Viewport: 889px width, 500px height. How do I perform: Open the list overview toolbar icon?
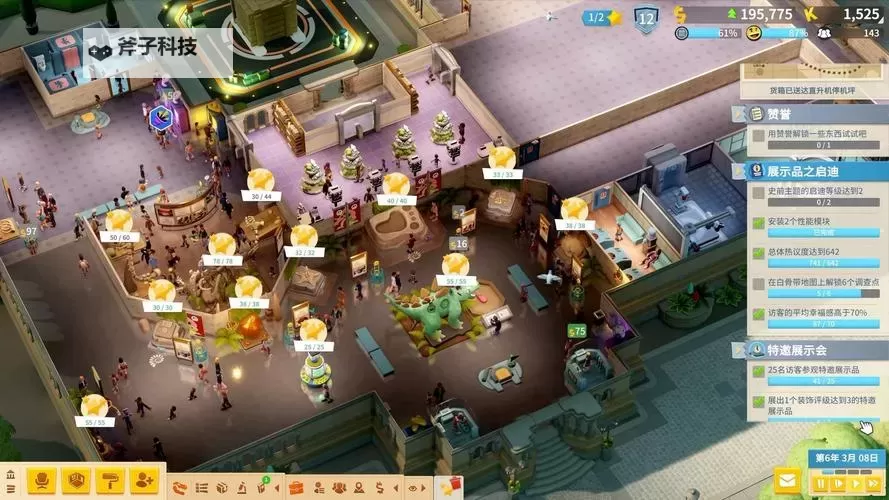click(202, 488)
